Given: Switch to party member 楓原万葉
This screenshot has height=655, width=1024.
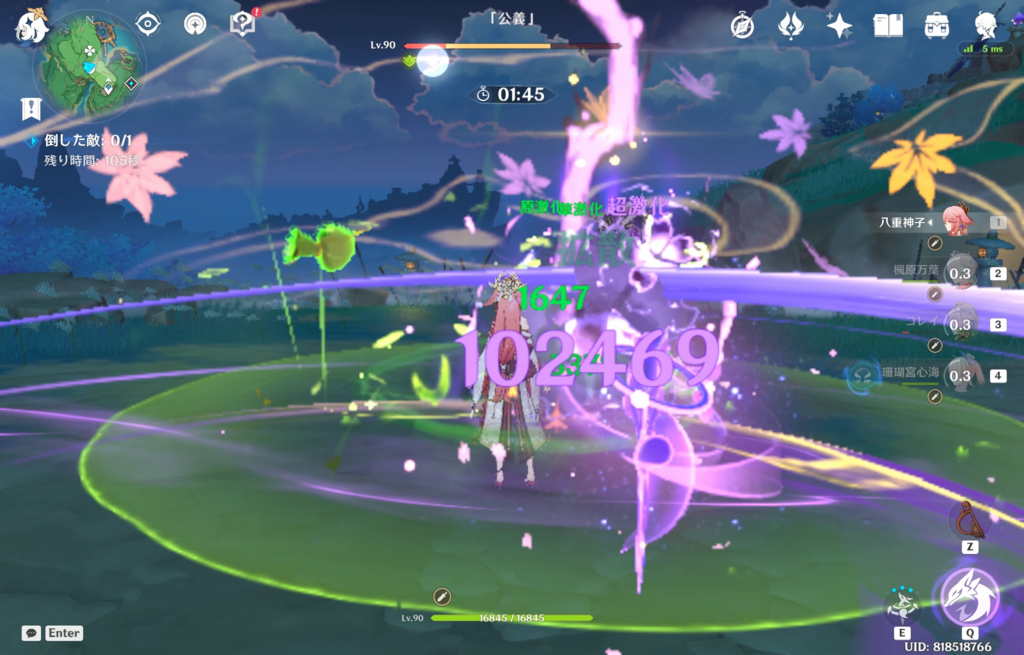Looking at the screenshot, I should [961, 272].
